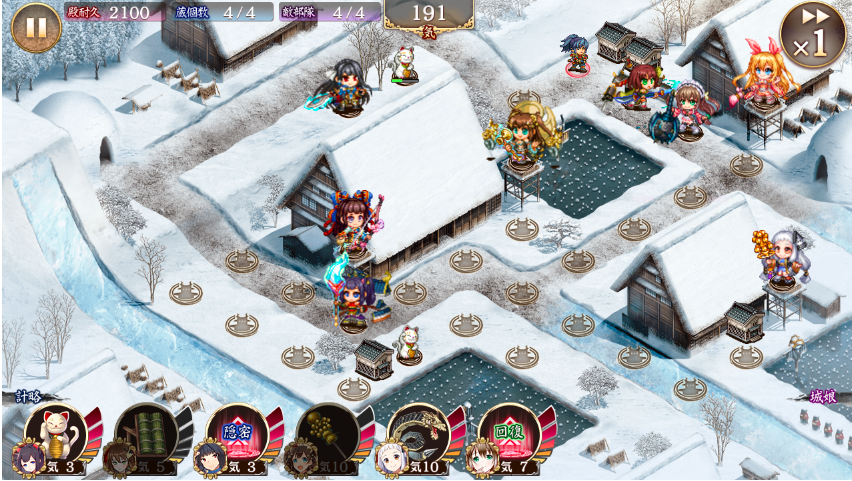Choose the golden dango stratagem

click(x=328, y=432)
